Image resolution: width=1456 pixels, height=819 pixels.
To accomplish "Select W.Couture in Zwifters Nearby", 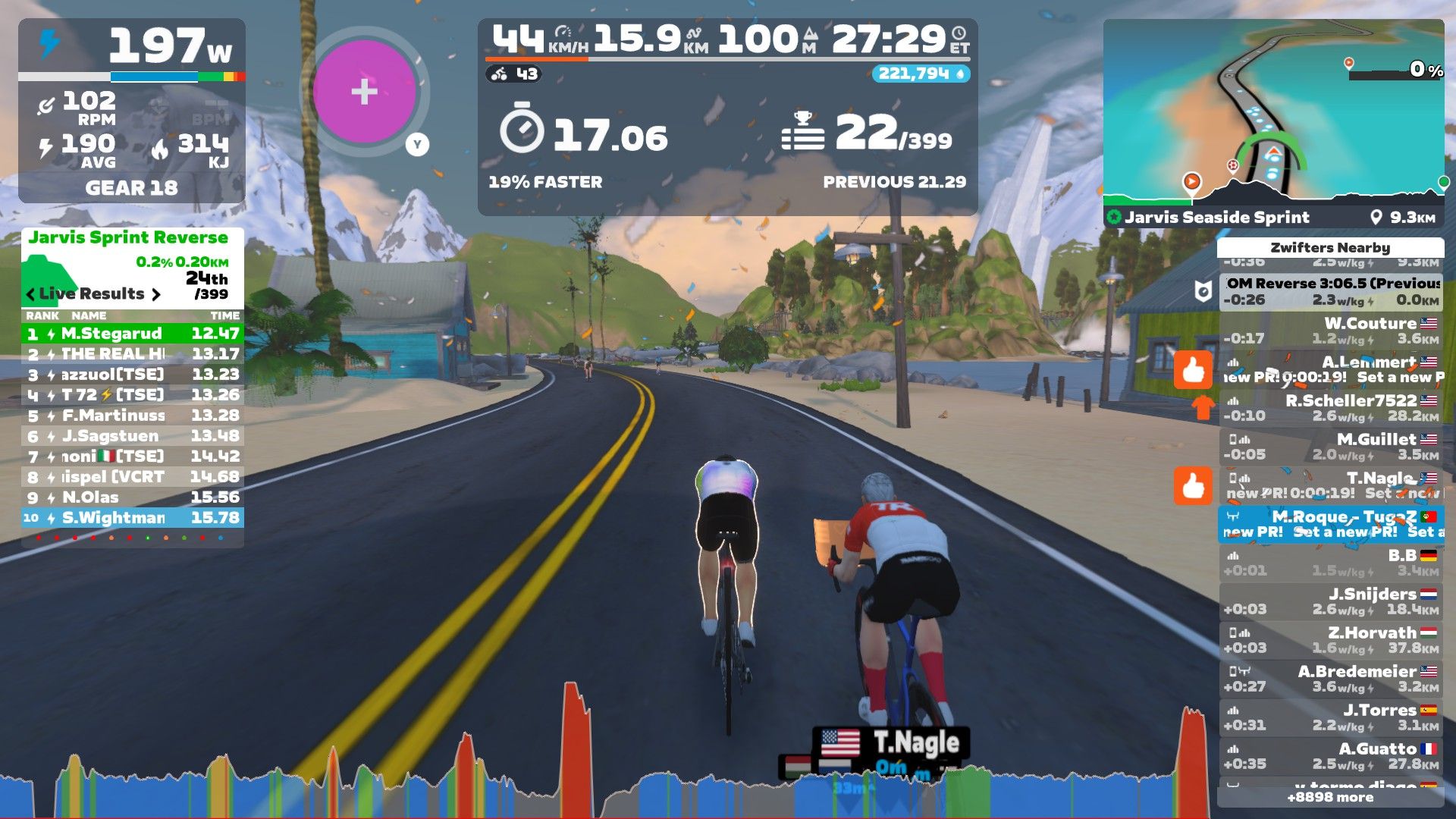I will (x=1330, y=331).
